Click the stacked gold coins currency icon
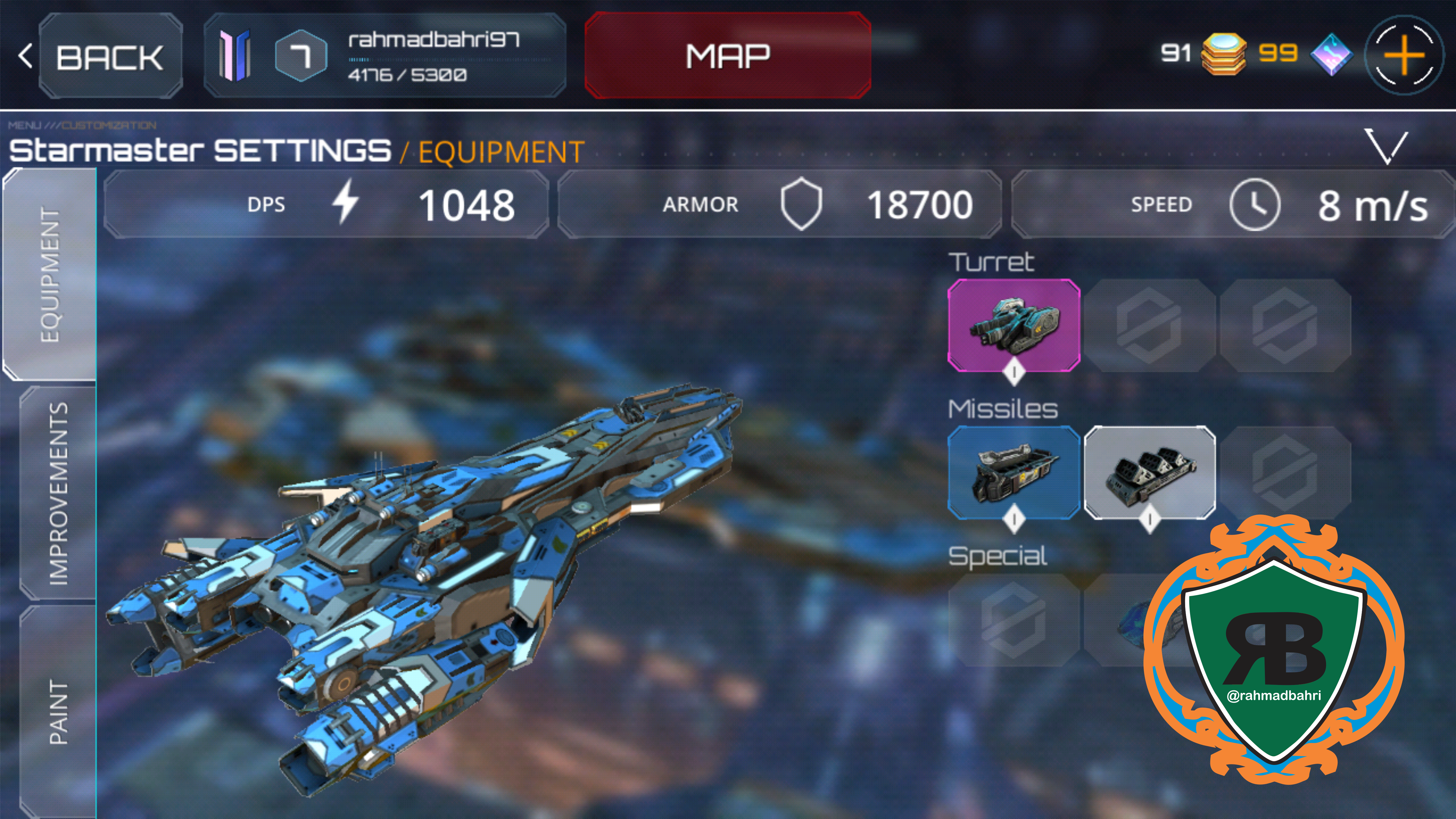Screen dimensions: 1456x819 click(1223, 54)
